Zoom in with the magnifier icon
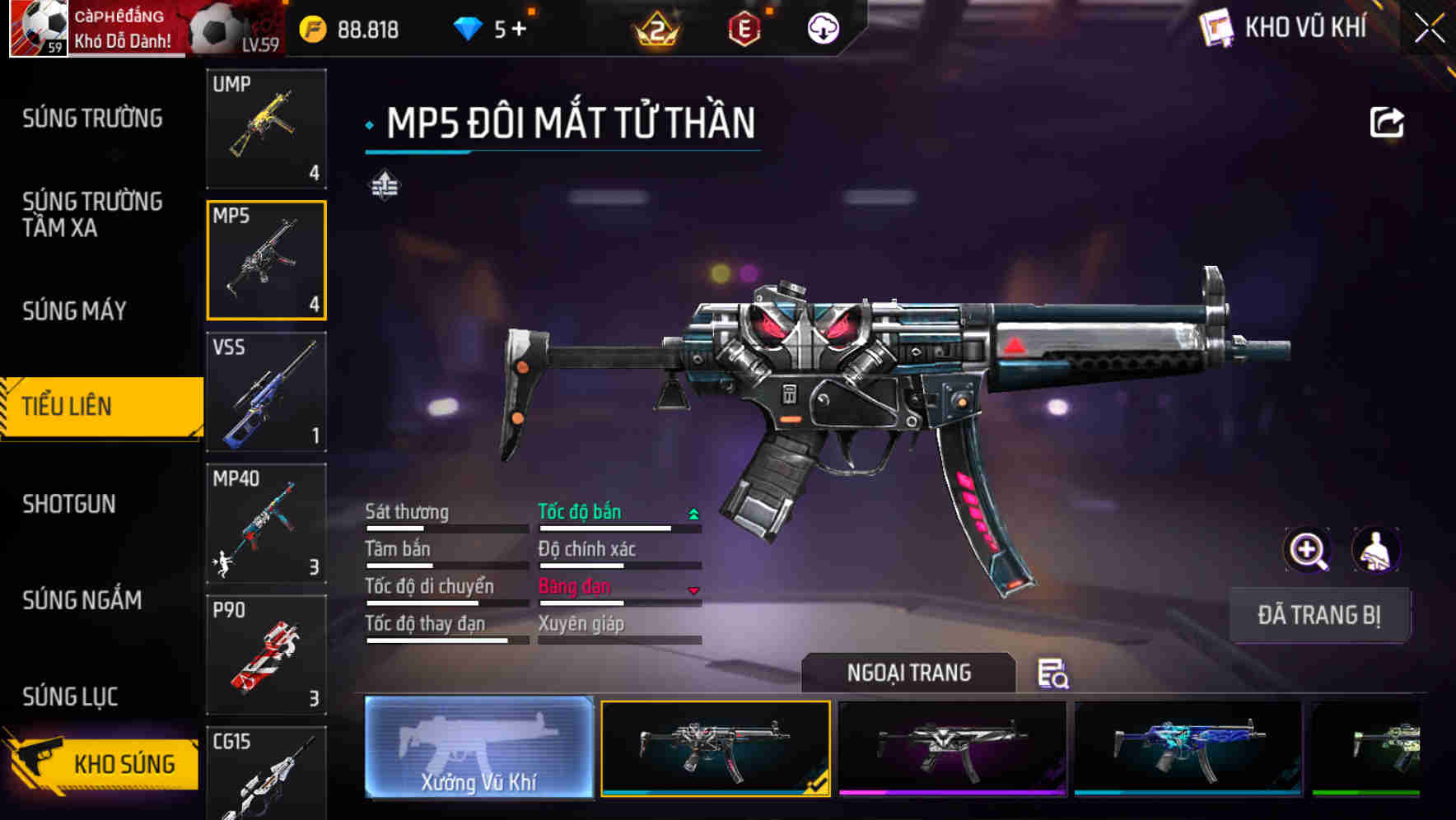The width and height of the screenshot is (1456, 820). coord(1307,550)
